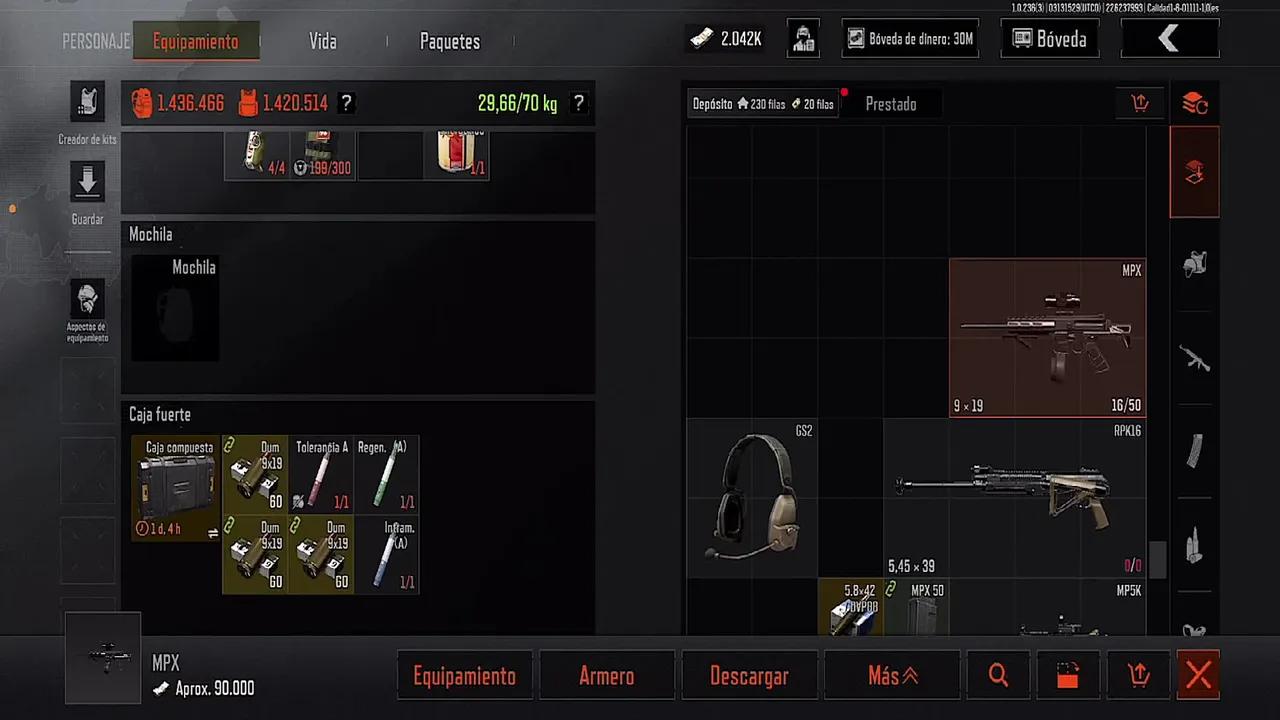Viewport: 1280px width, 720px height.
Task: Select the Equipamiento tab at top
Action: (x=195, y=42)
